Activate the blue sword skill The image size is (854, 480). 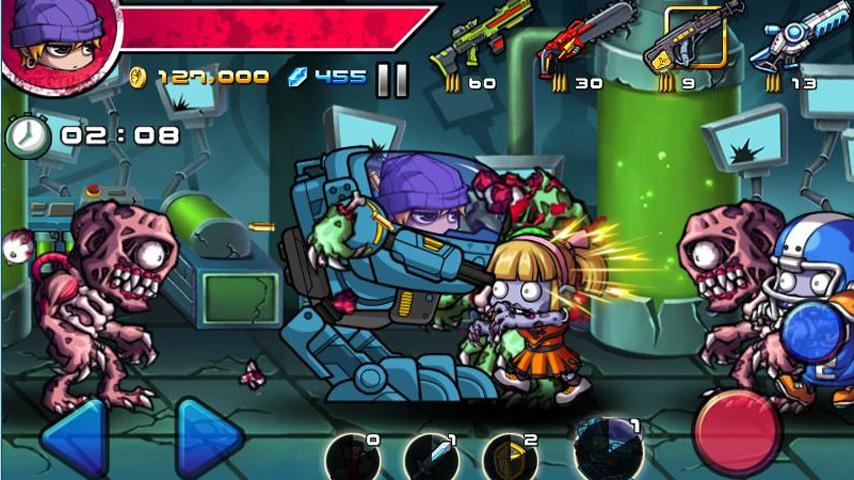431,458
